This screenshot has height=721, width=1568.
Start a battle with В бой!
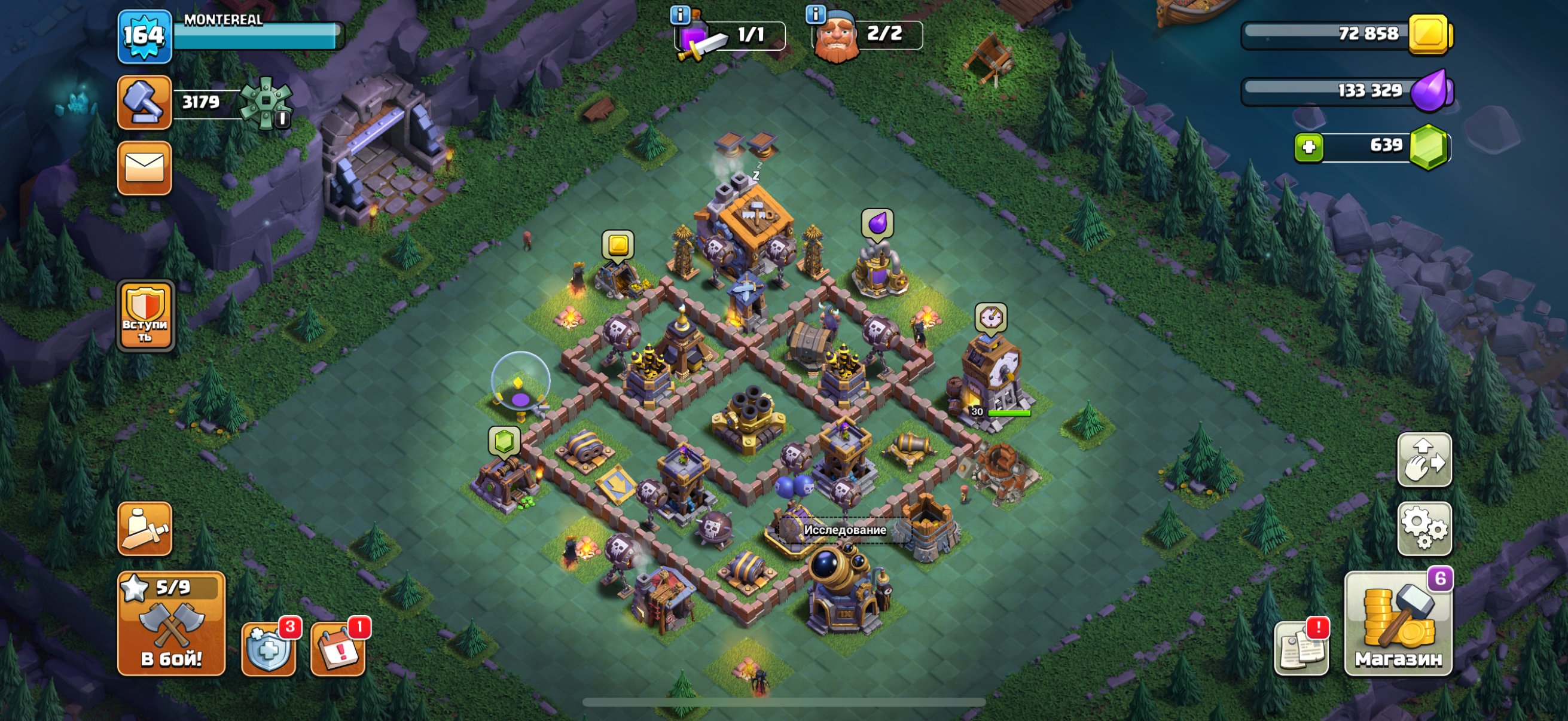click(171, 624)
